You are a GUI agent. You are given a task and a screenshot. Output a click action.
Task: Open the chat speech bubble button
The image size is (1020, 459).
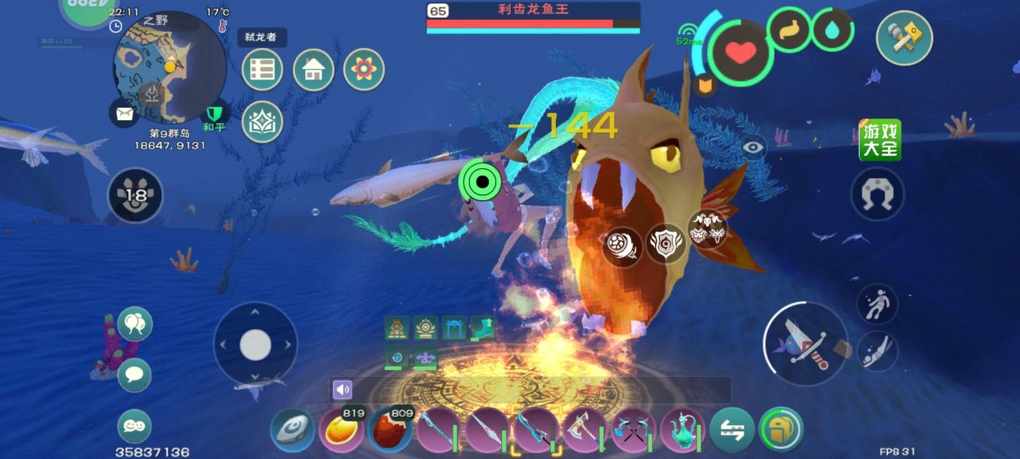tap(134, 375)
